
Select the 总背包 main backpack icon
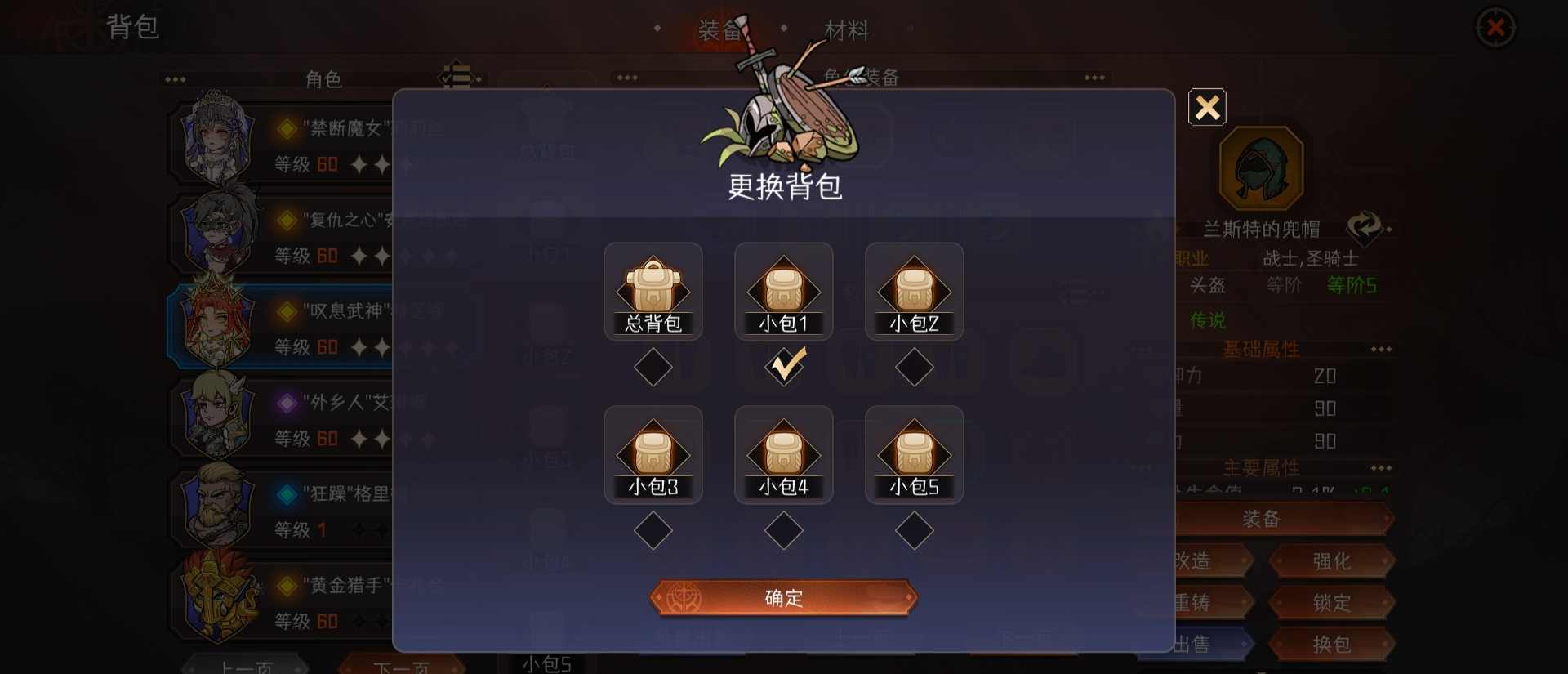tap(653, 290)
